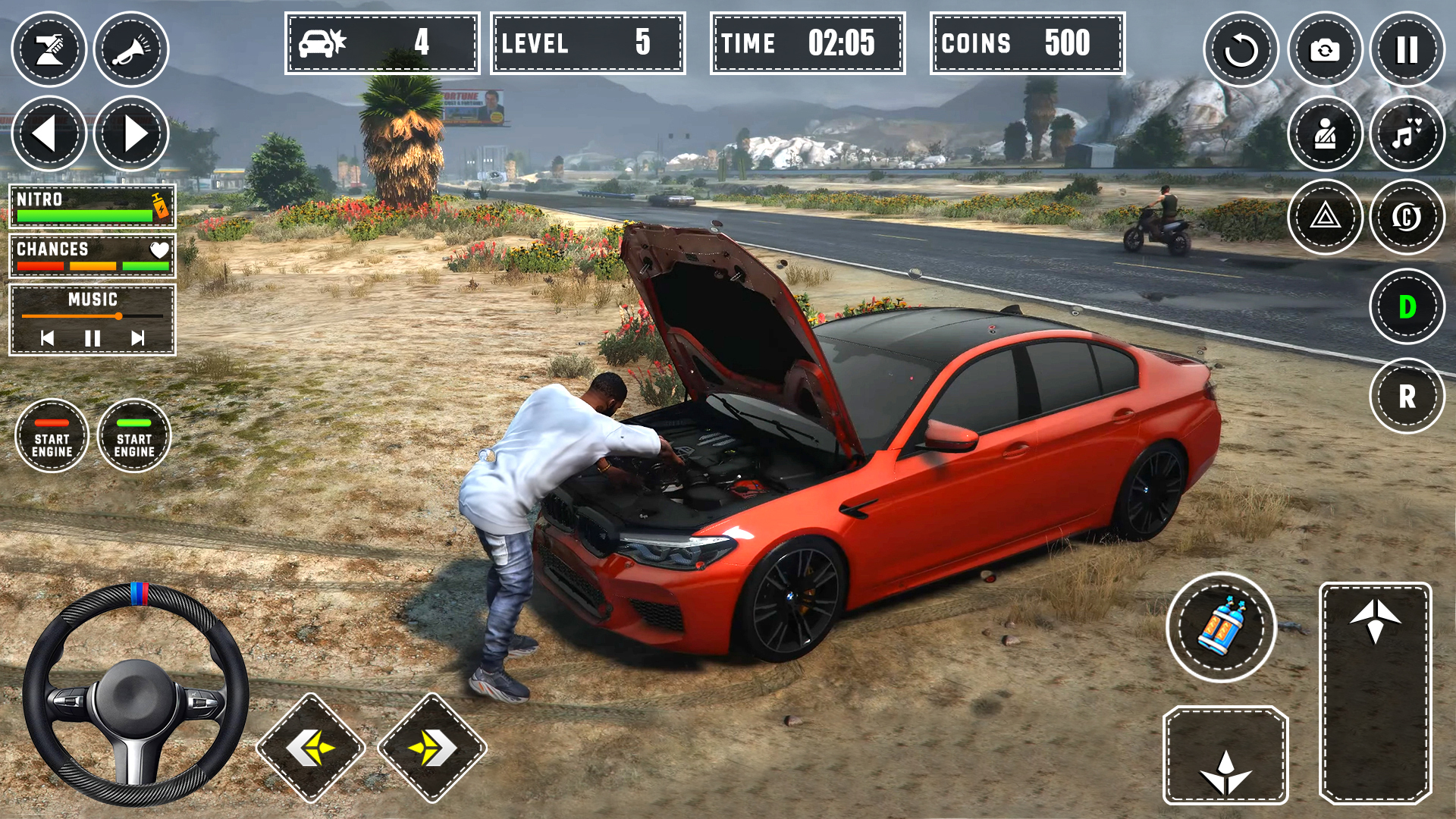
Task: Pause the game
Action: 1407,50
